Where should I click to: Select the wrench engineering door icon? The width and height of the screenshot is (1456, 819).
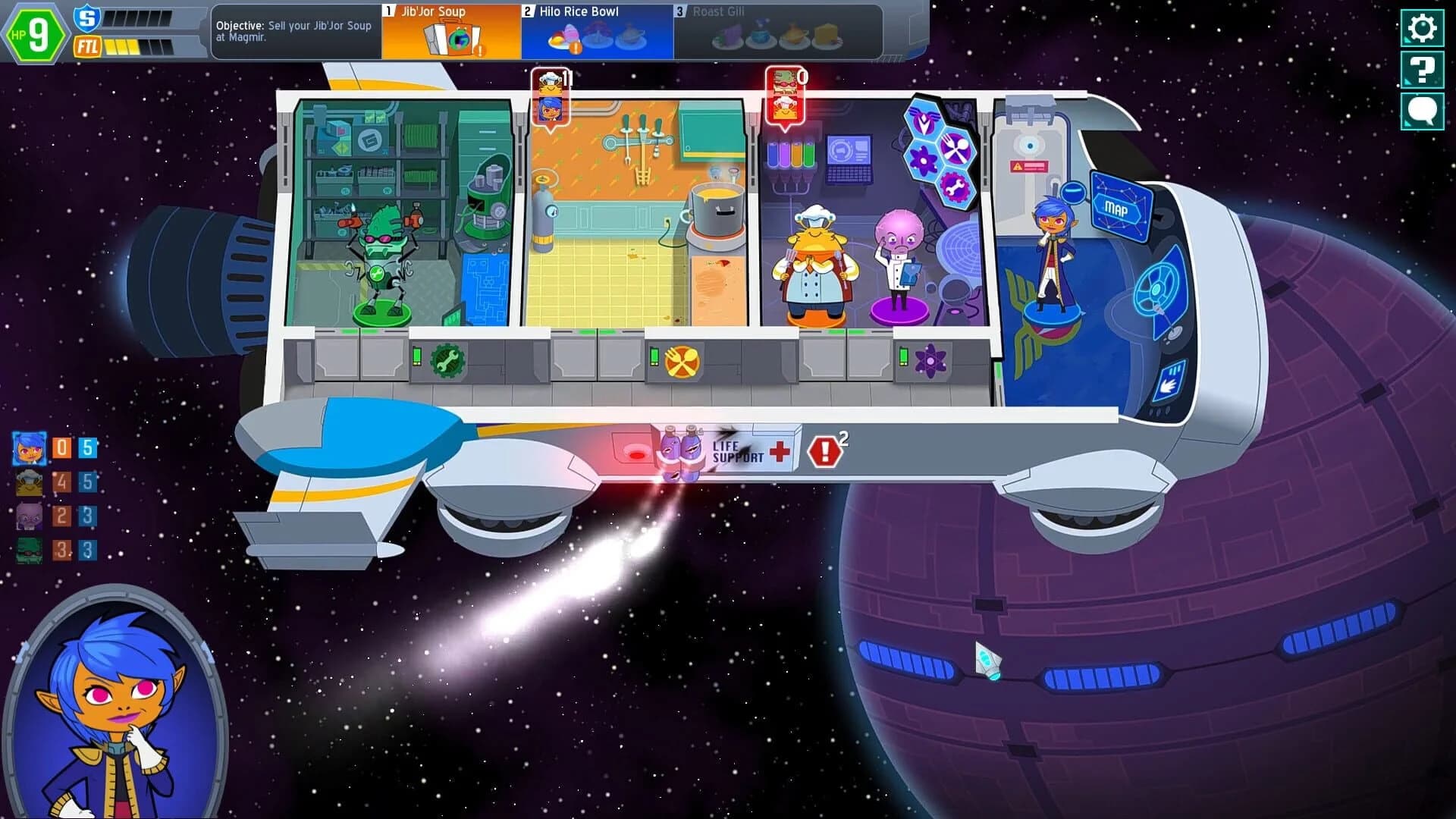point(447,362)
